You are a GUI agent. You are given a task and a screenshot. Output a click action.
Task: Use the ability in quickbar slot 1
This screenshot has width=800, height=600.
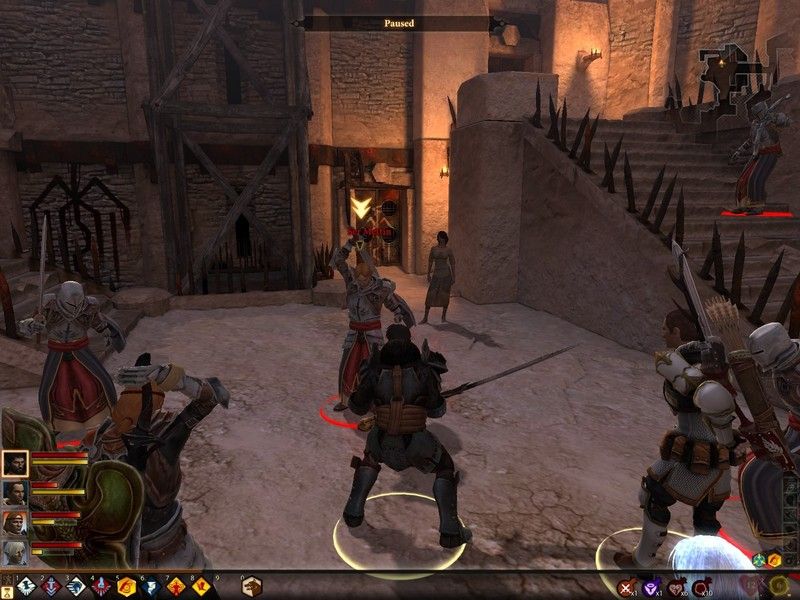coord(27,587)
